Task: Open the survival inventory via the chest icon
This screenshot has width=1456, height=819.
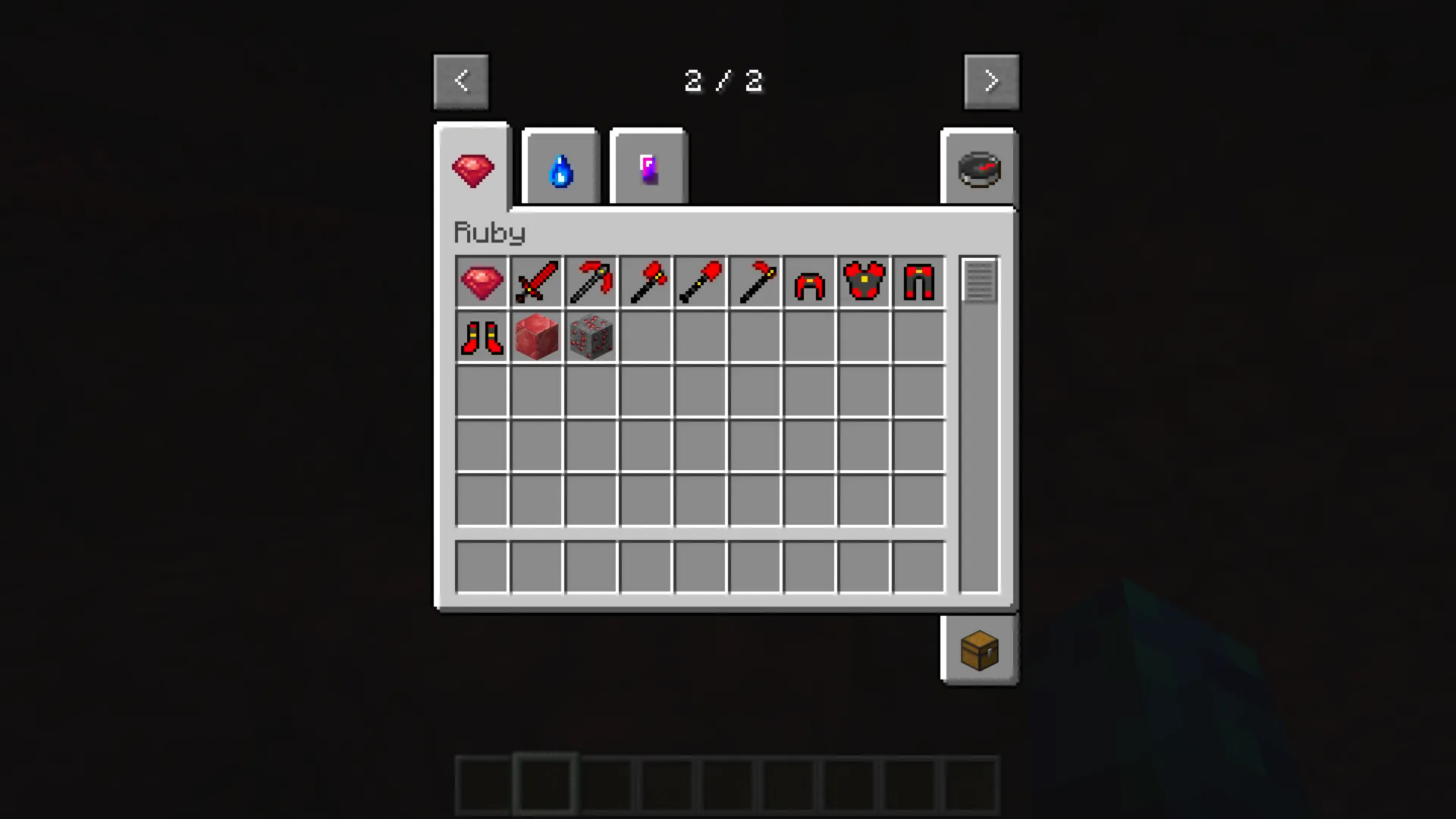Action: point(979,650)
